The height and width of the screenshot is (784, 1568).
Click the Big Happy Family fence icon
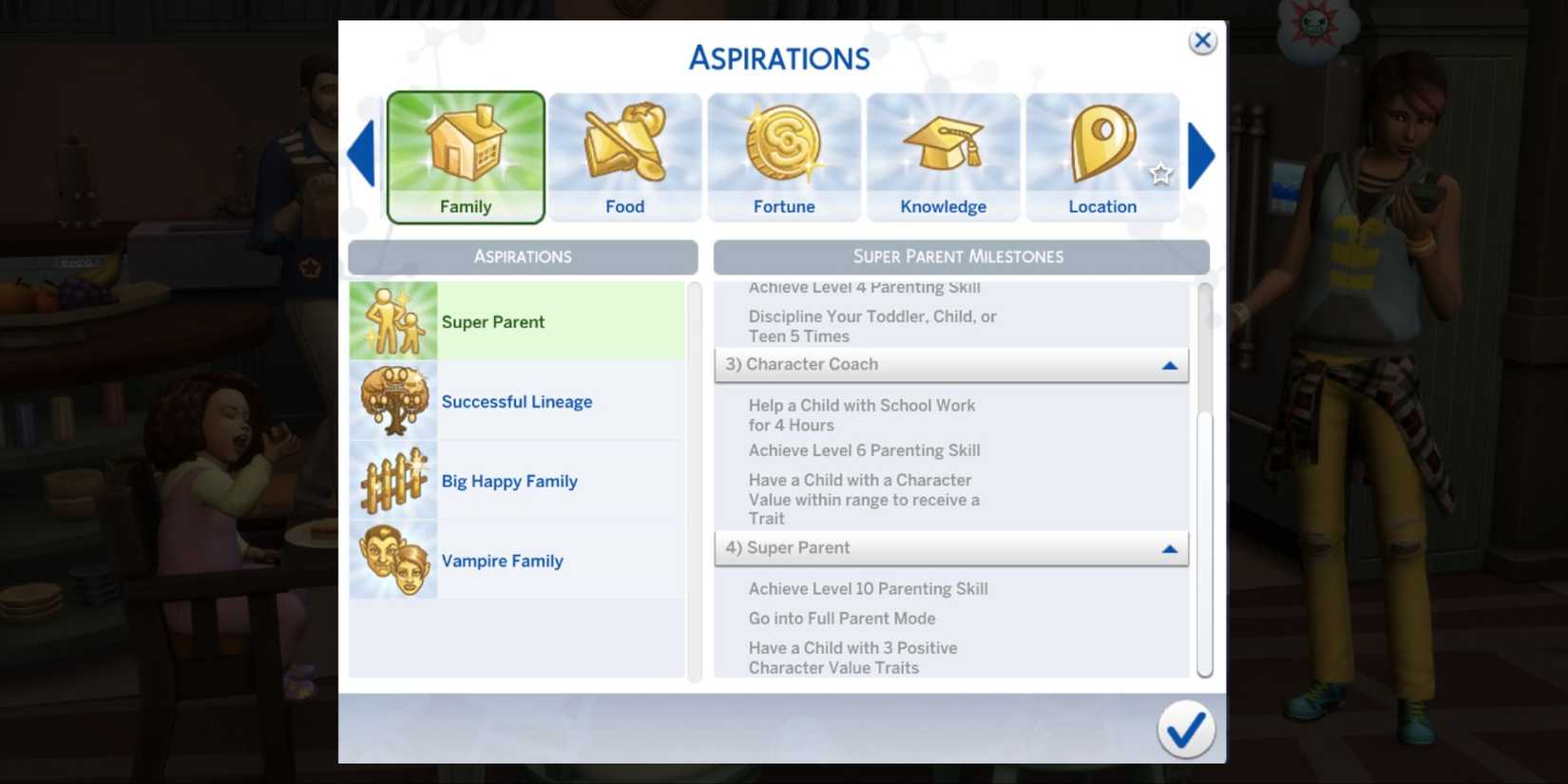[x=392, y=480]
